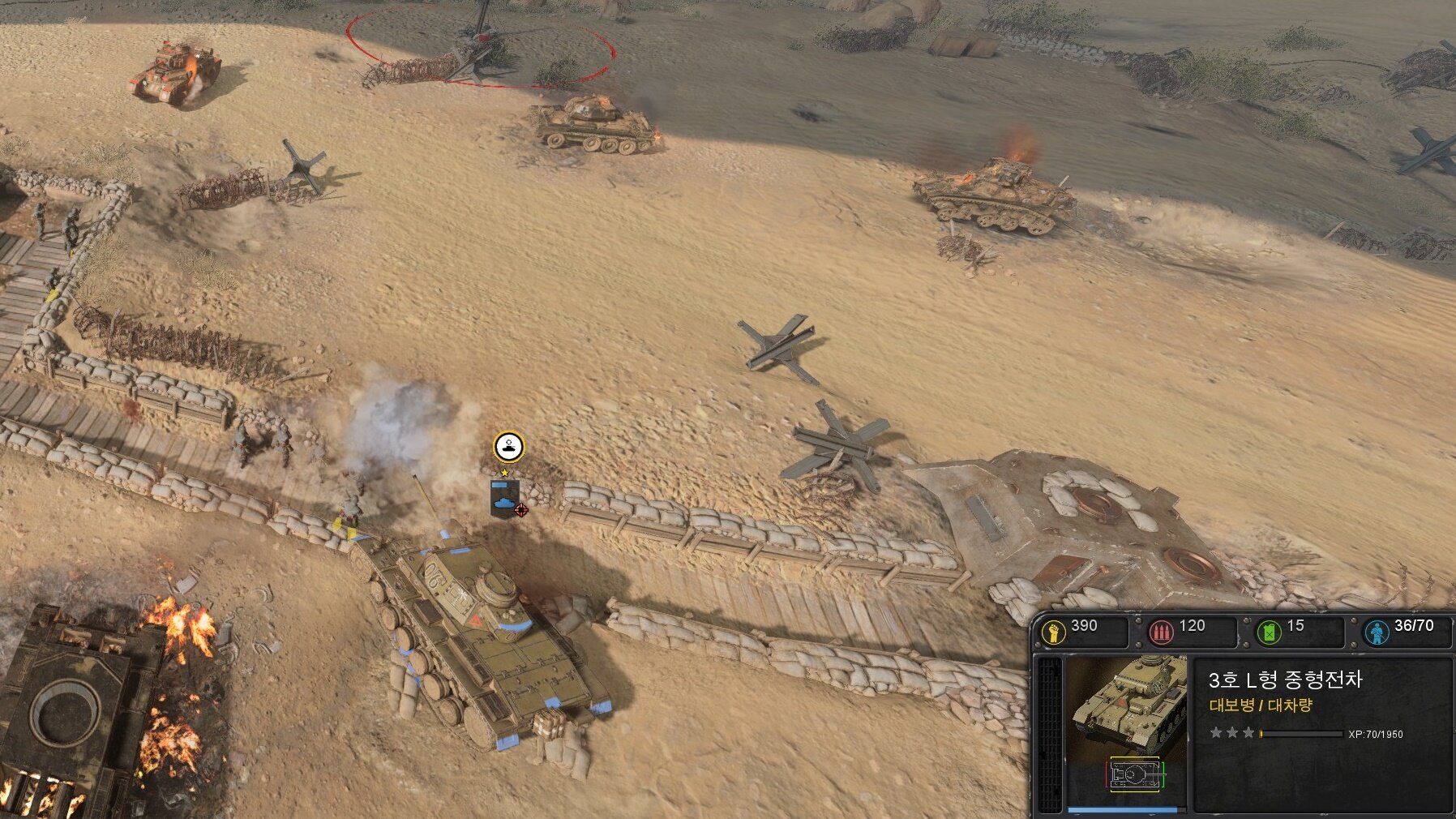Click the red bullets munitions resource icon

[x=1161, y=631]
